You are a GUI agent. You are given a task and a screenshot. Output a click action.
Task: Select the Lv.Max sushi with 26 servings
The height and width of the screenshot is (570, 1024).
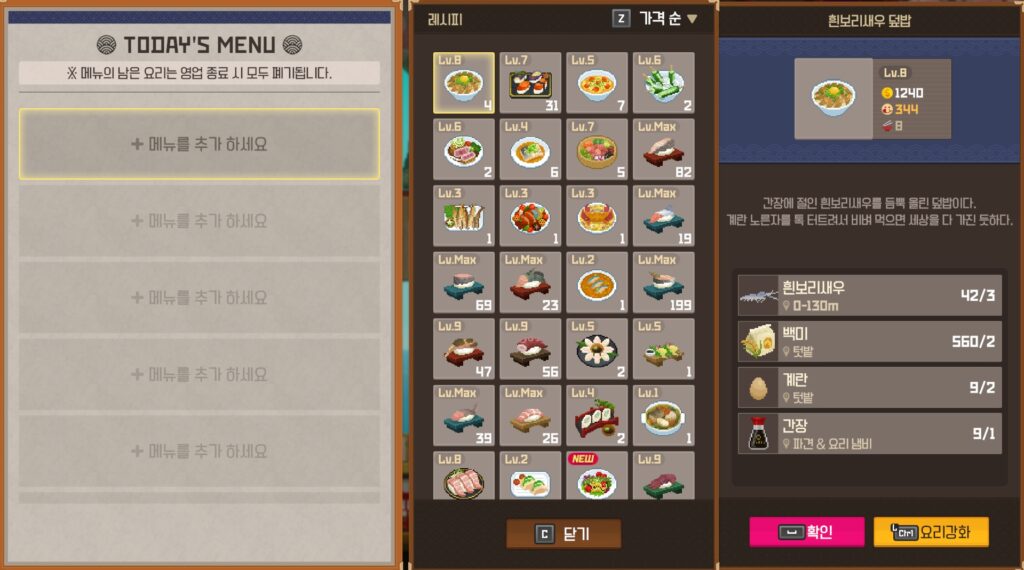pyautogui.click(x=530, y=415)
